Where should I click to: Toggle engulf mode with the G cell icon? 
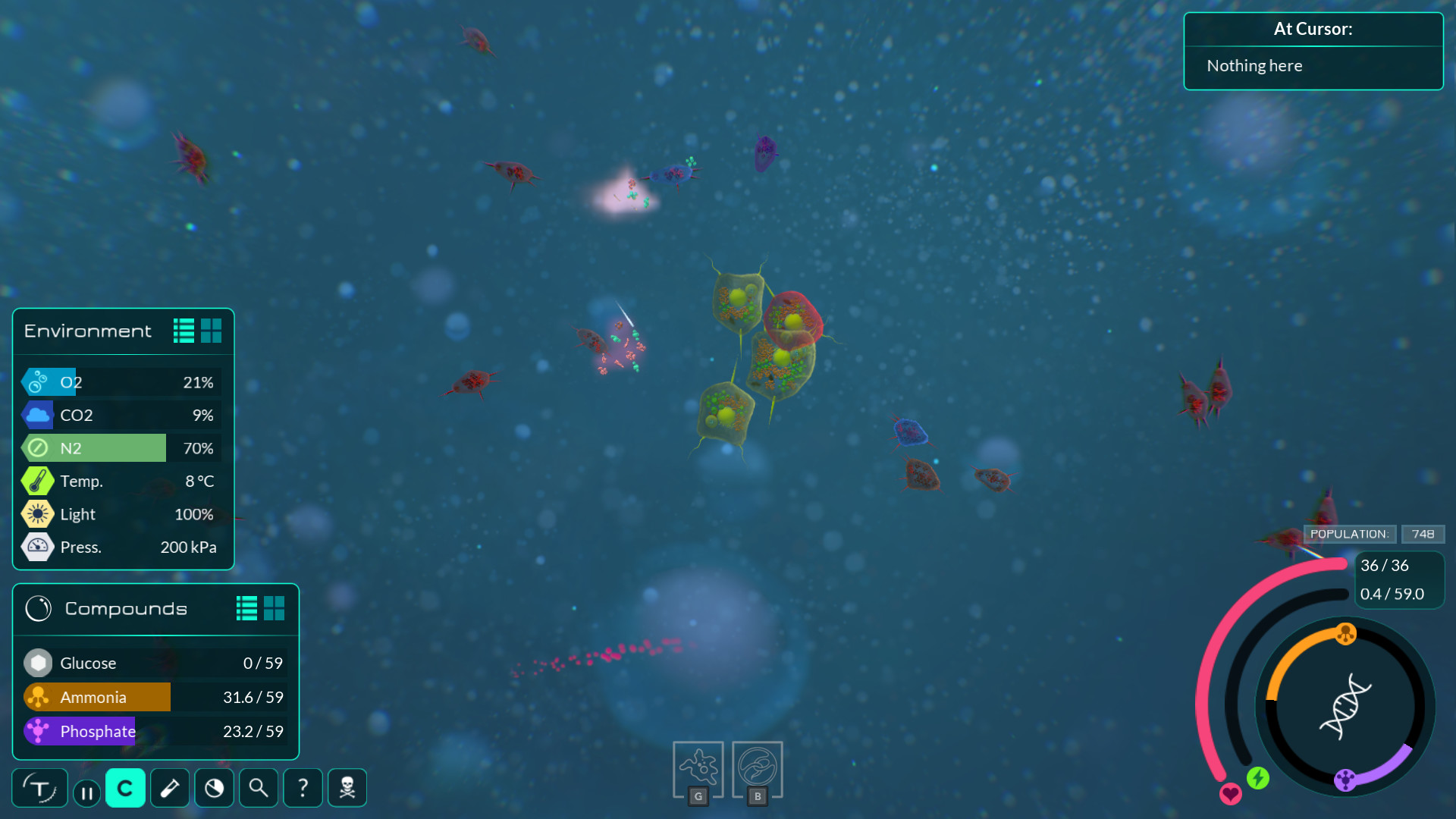click(x=698, y=768)
